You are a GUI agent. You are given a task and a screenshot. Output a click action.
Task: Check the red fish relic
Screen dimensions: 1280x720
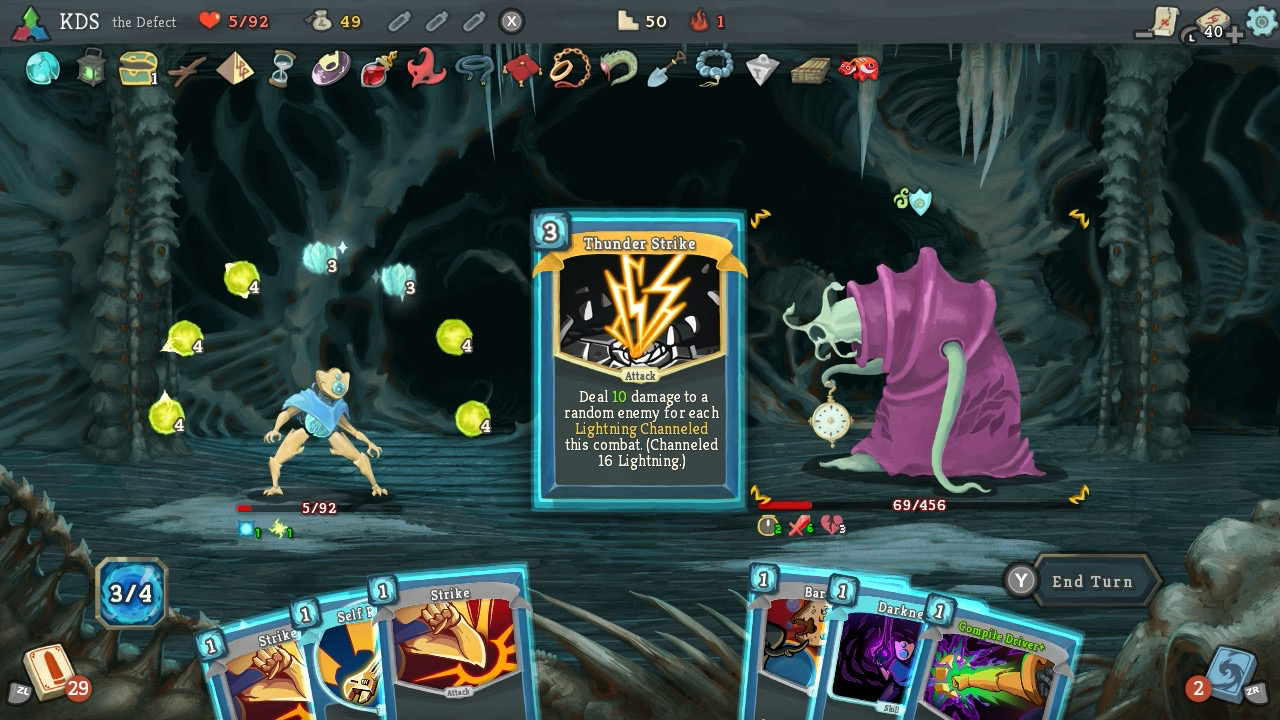tap(858, 68)
